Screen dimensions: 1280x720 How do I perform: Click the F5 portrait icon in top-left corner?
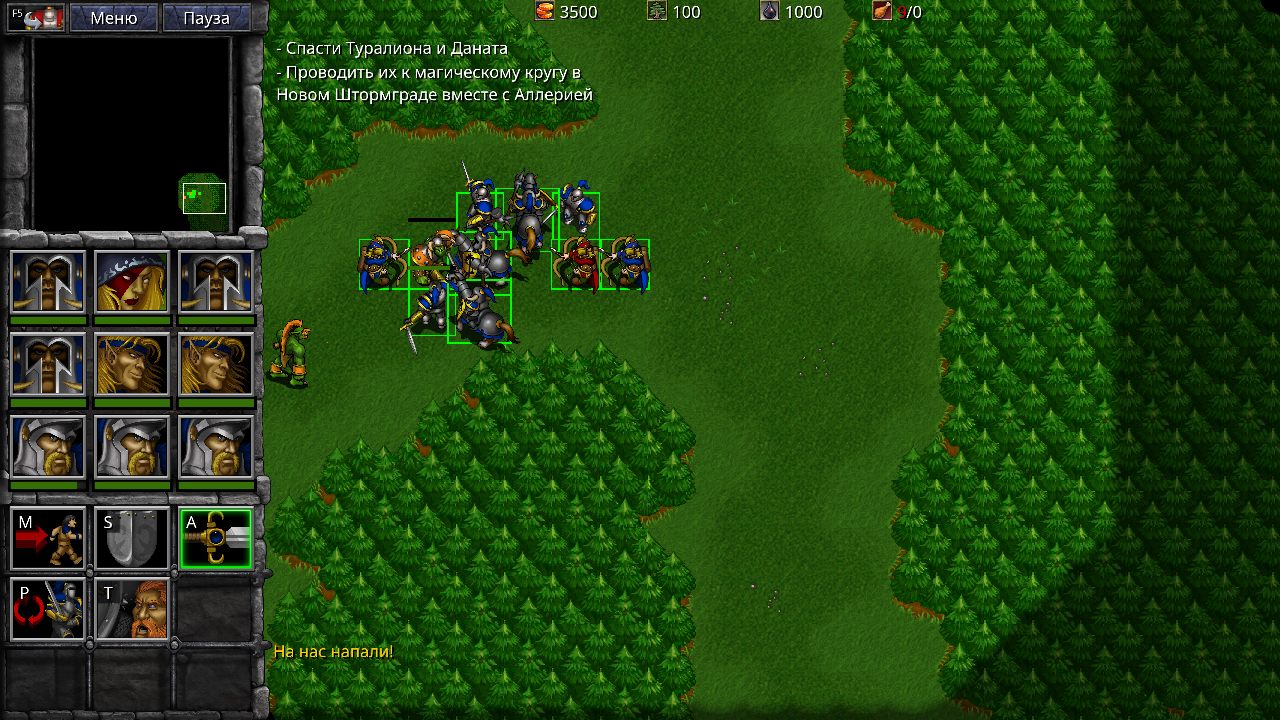click(36, 16)
